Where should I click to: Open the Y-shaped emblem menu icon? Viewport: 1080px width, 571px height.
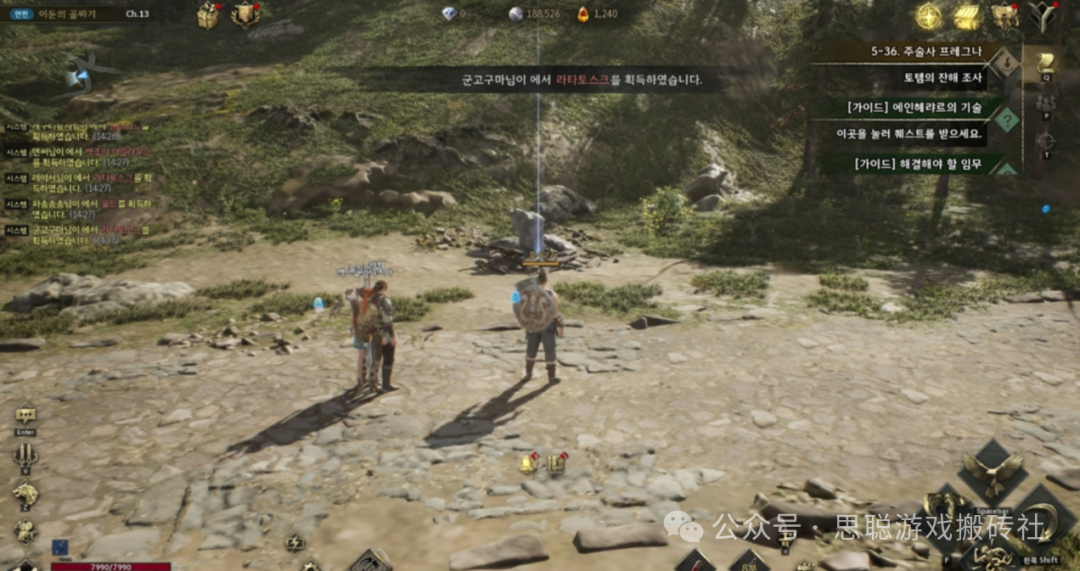coord(1043,16)
